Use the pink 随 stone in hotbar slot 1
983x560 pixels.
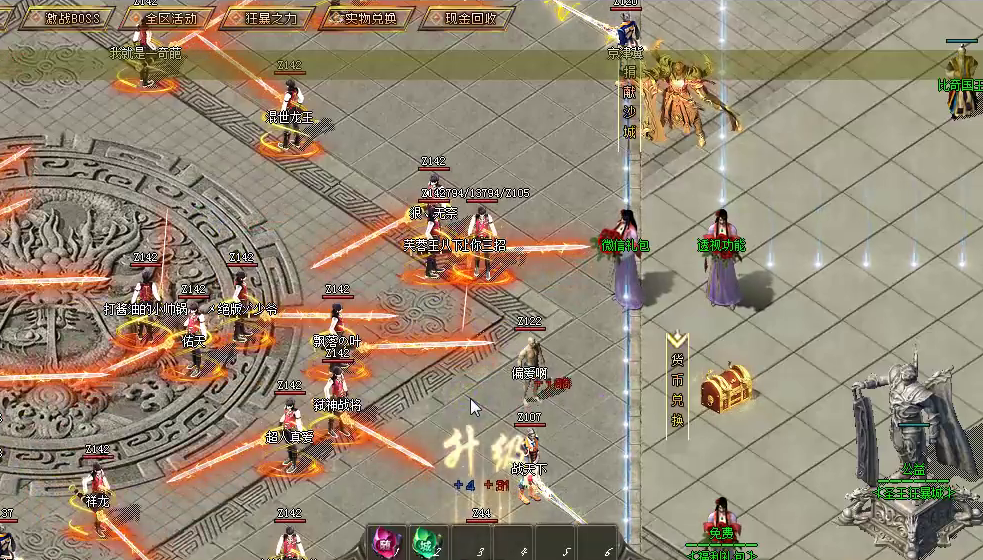coord(387,543)
